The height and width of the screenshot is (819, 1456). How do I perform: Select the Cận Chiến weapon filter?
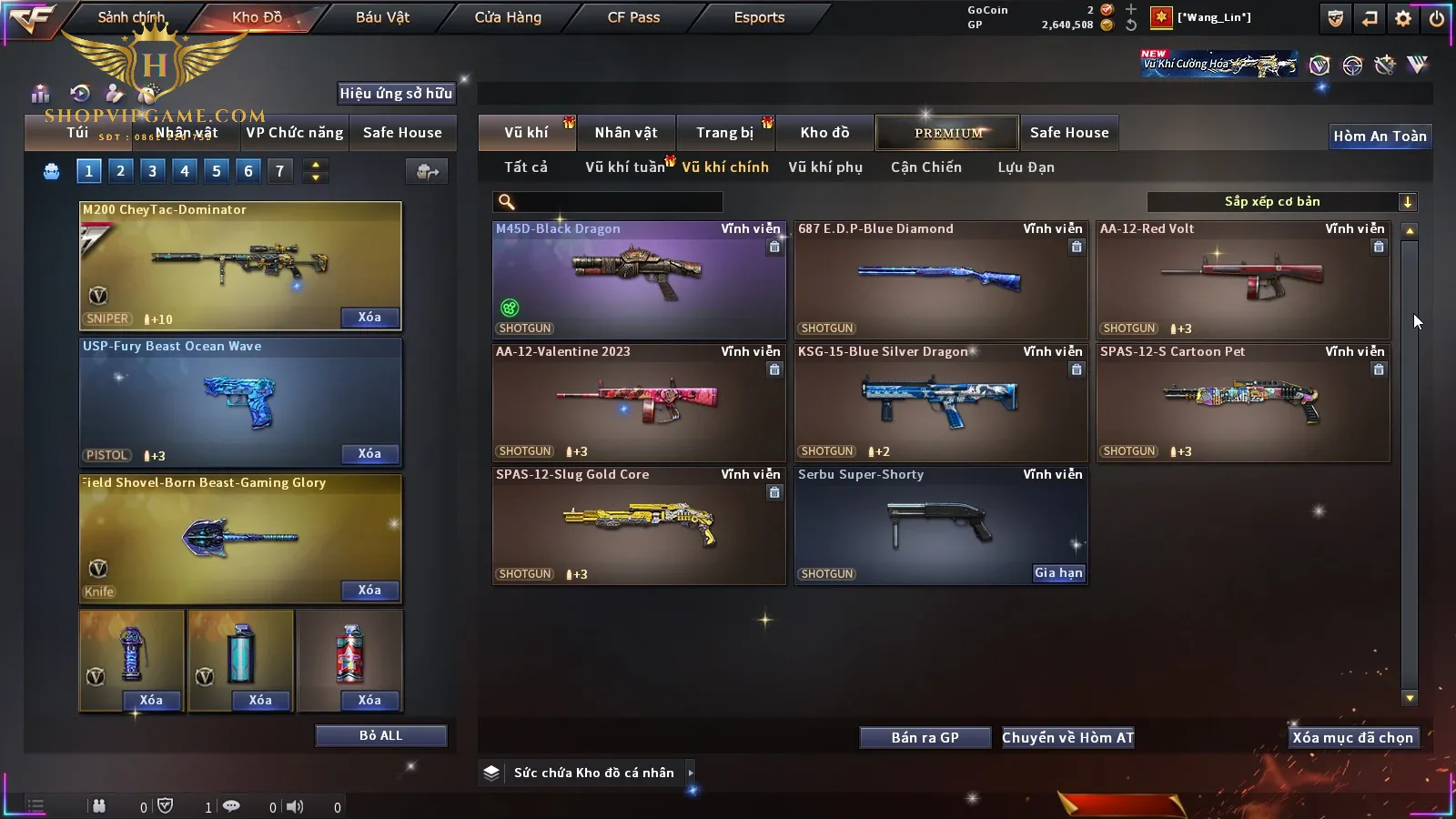(925, 167)
